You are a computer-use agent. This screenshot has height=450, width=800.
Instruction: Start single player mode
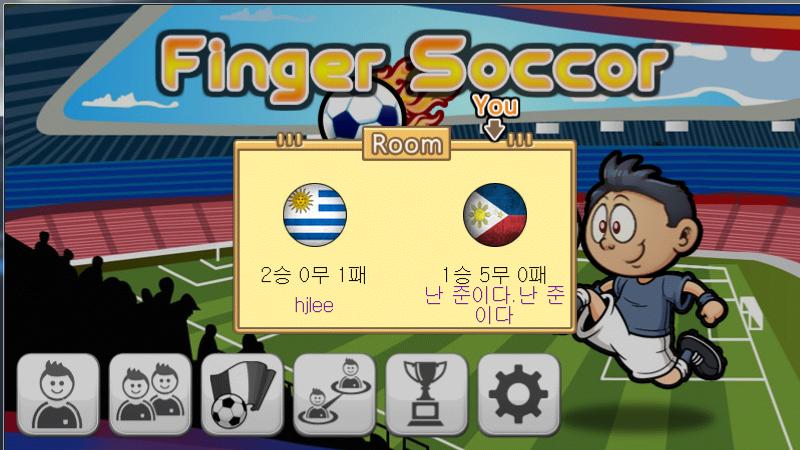tap(58, 394)
